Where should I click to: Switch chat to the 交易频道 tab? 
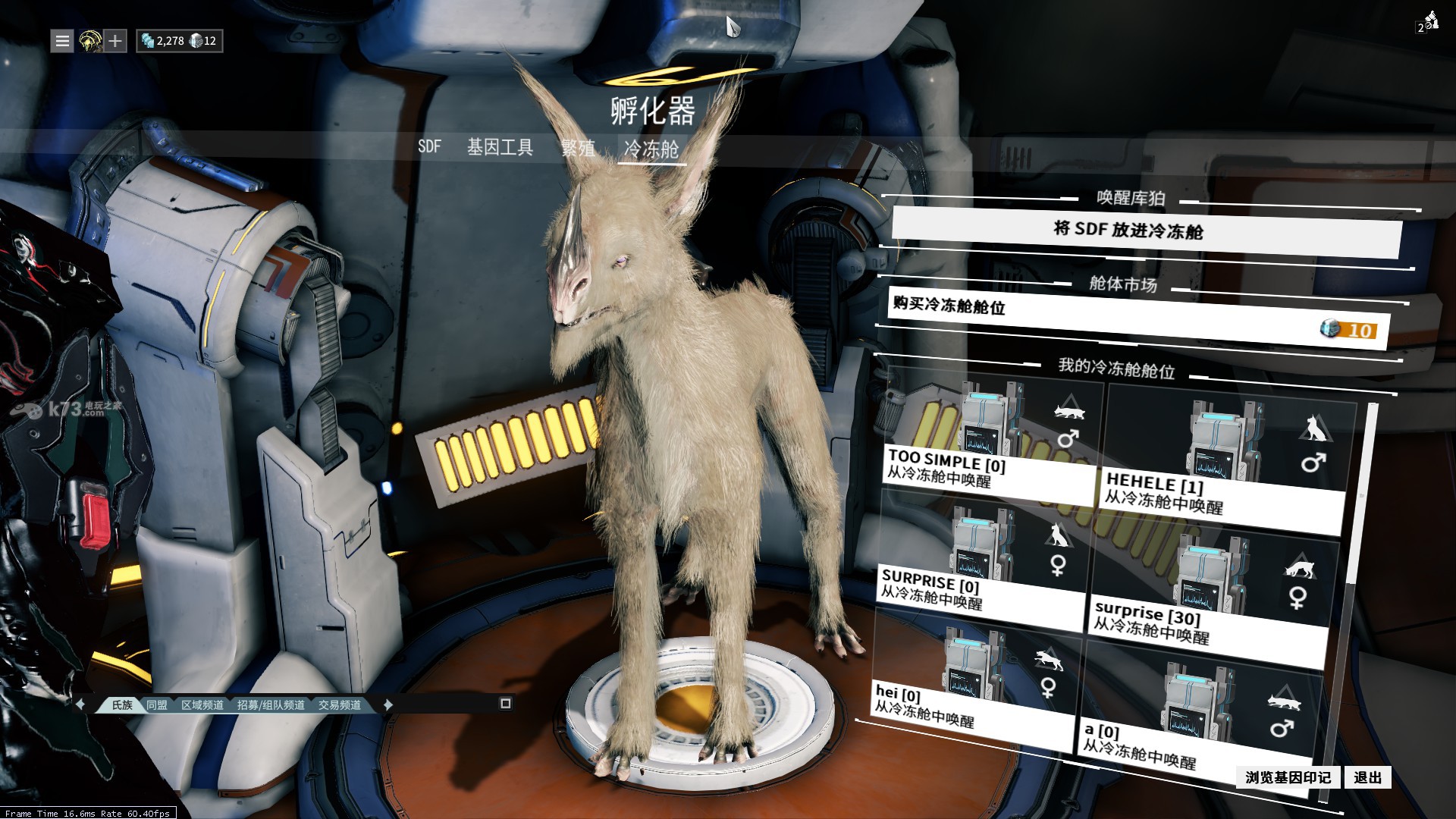tap(339, 705)
